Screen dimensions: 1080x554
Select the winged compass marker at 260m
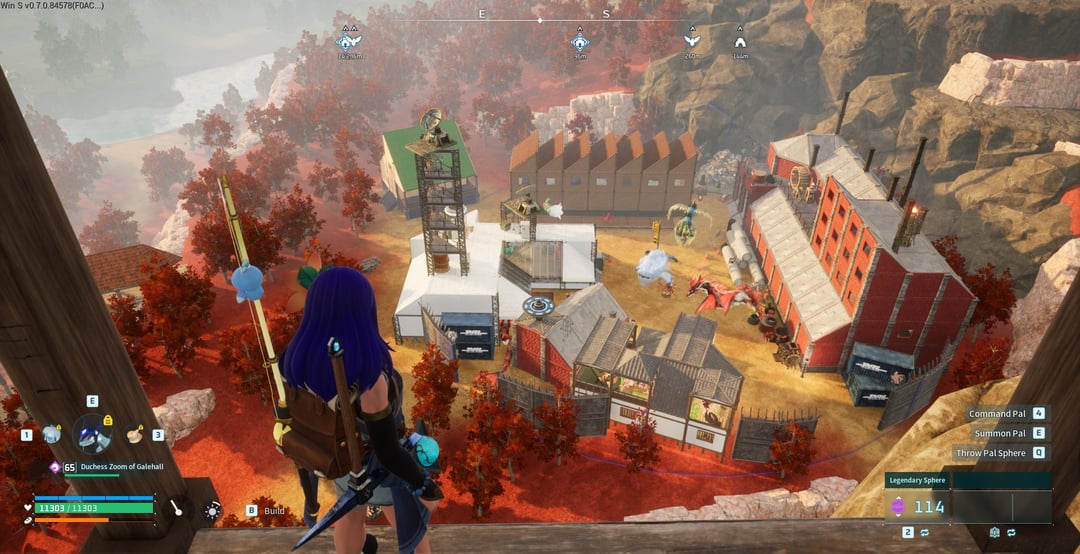point(691,41)
